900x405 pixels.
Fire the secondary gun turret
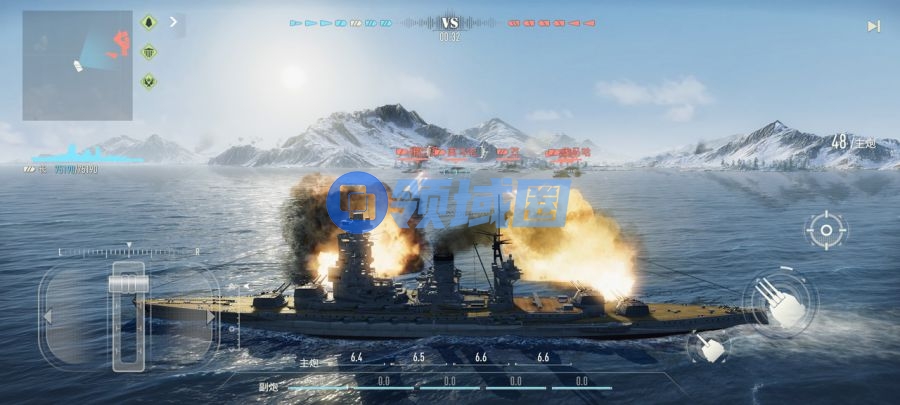pos(709,347)
